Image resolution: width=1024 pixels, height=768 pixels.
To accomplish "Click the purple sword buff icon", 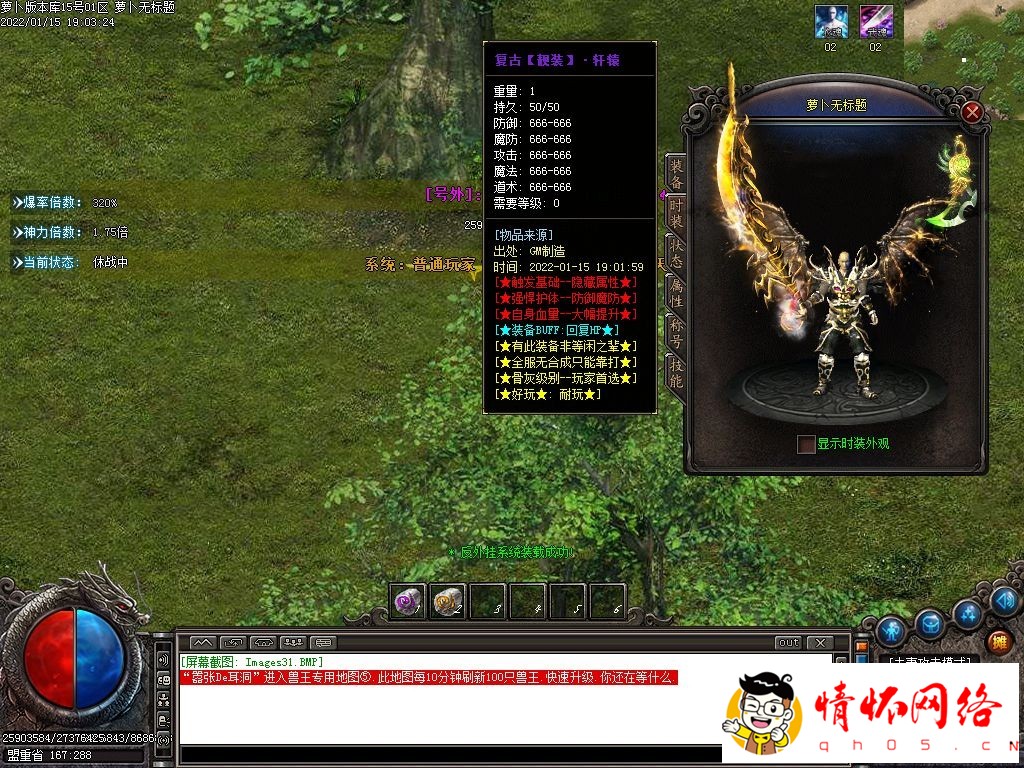I will pos(875,21).
